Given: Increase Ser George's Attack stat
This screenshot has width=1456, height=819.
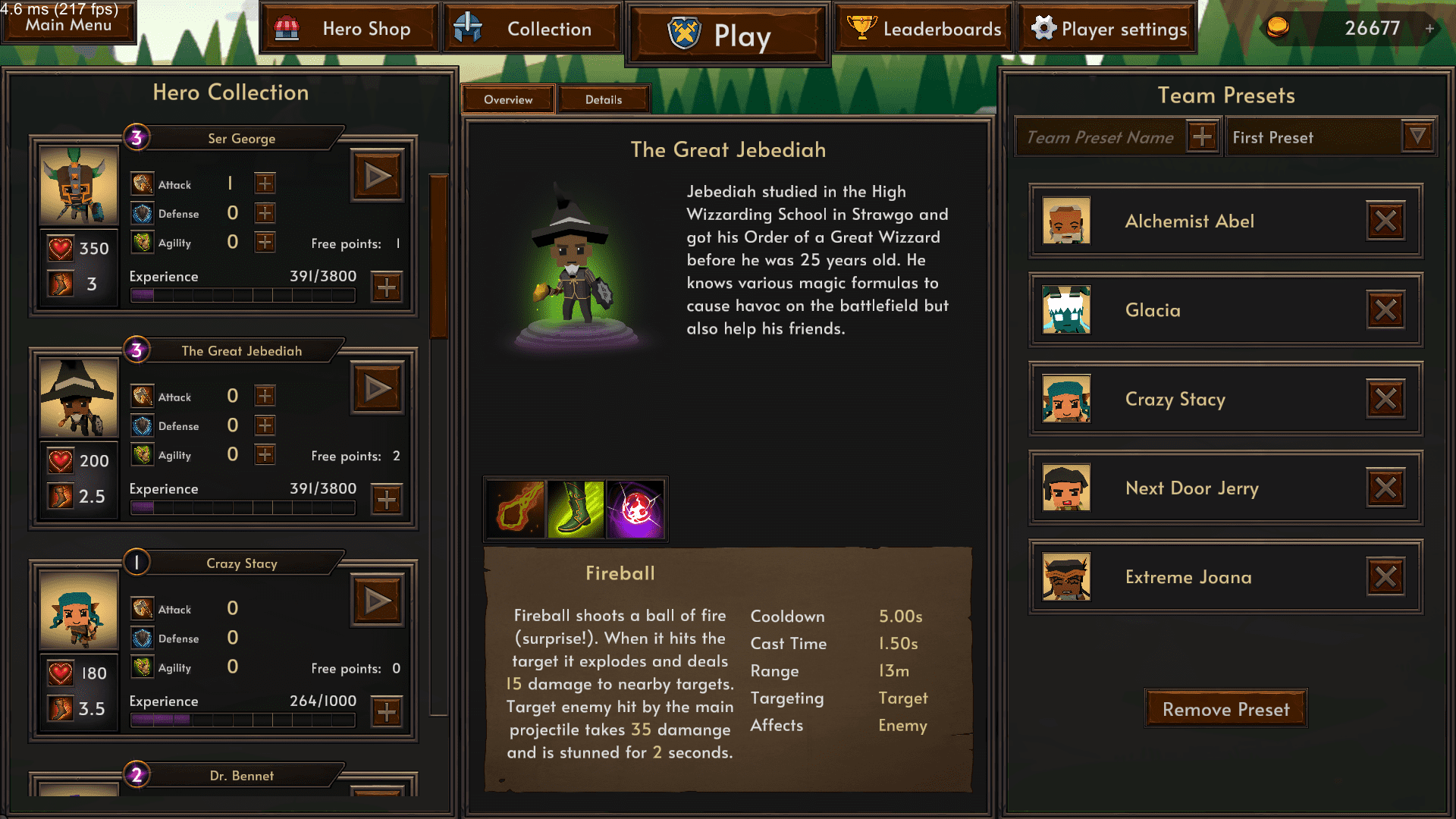Looking at the screenshot, I should pyautogui.click(x=265, y=184).
